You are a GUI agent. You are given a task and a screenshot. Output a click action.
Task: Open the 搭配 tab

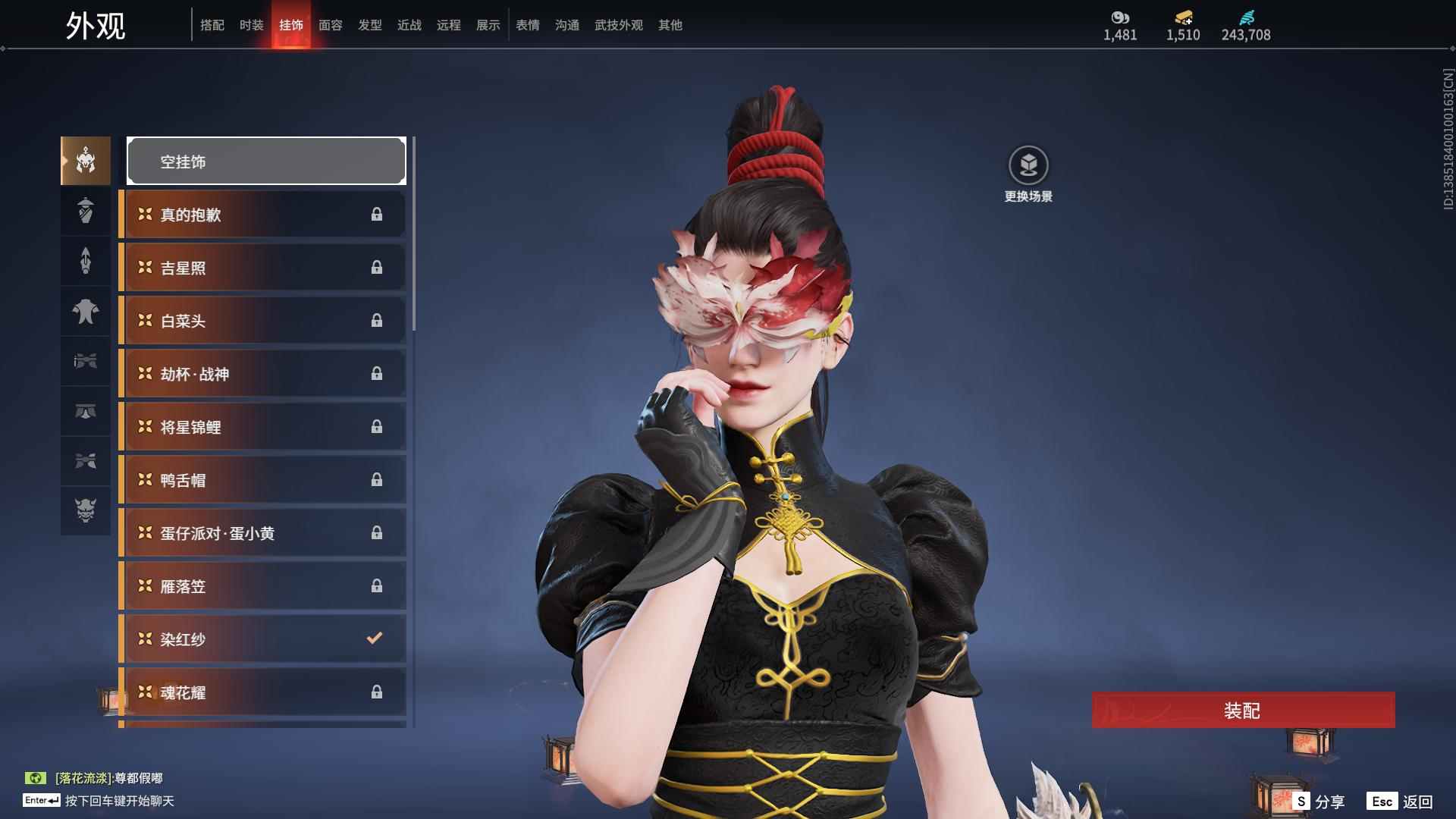(212, 25)
